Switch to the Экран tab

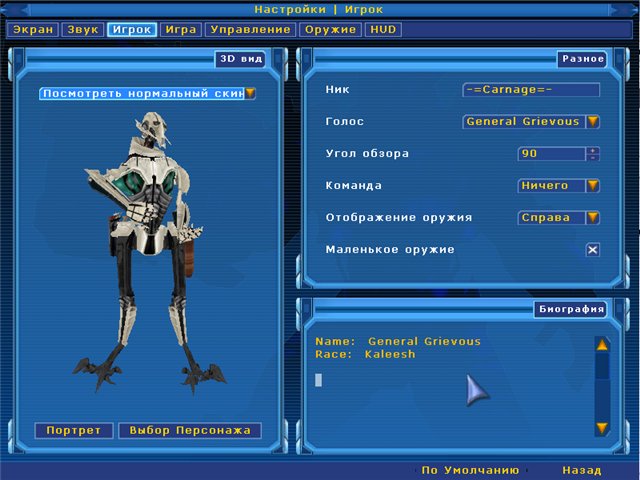pyautogui.click(x=33, y=30)
